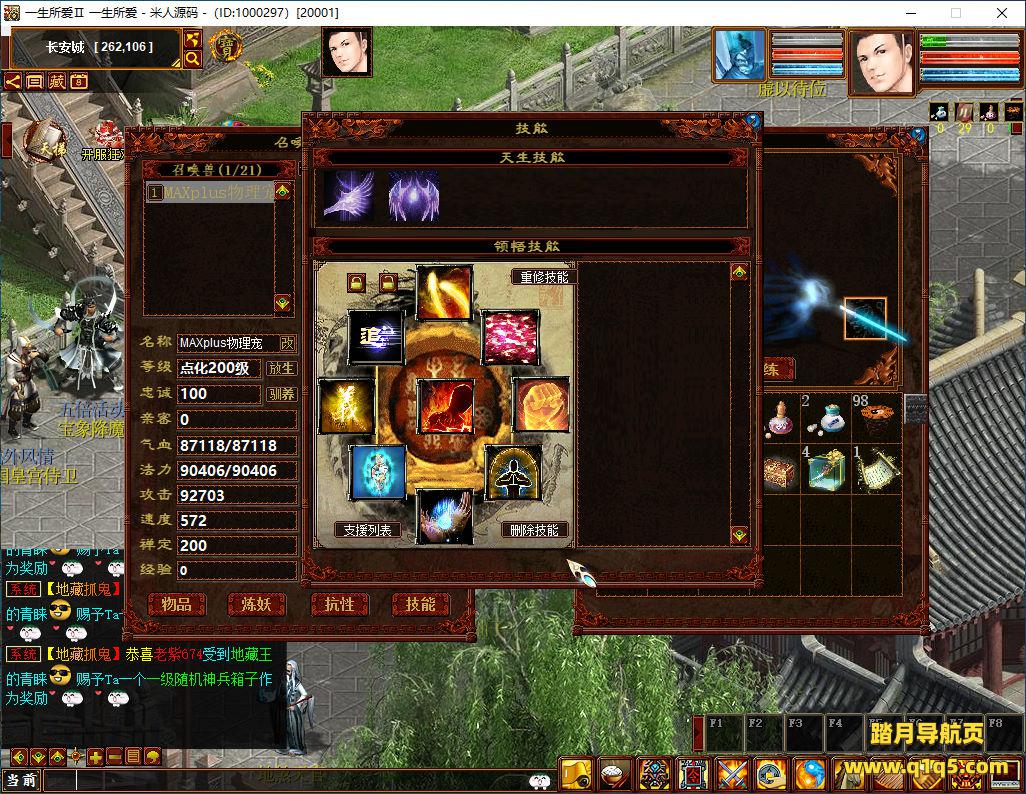The width and height of the screenshot is (1026, 794).
Task: Close the game window
Action: (1001, 13)
